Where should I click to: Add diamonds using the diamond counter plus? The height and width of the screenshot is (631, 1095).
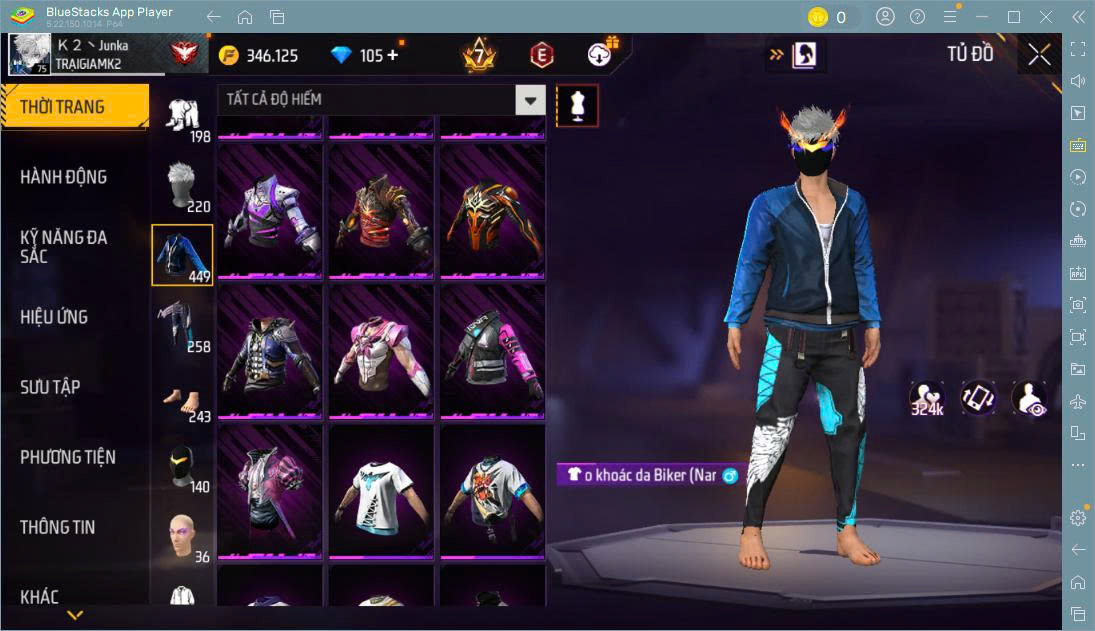tap(392, 55)
